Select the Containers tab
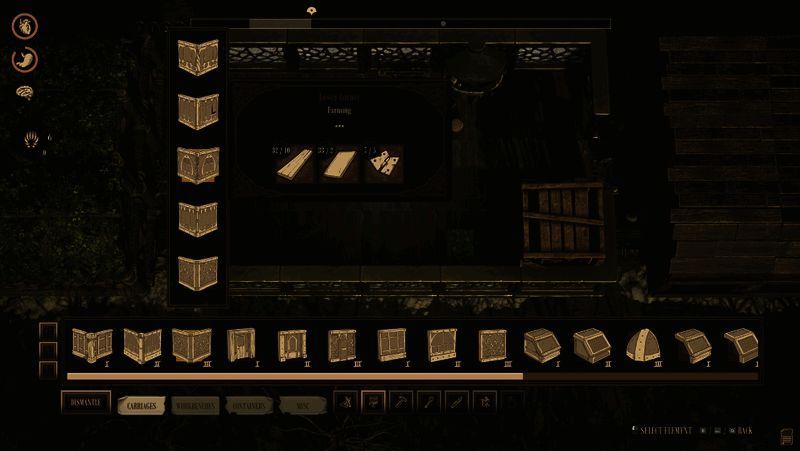This screenshot has width=800, height=451. (x=246, y=406)
